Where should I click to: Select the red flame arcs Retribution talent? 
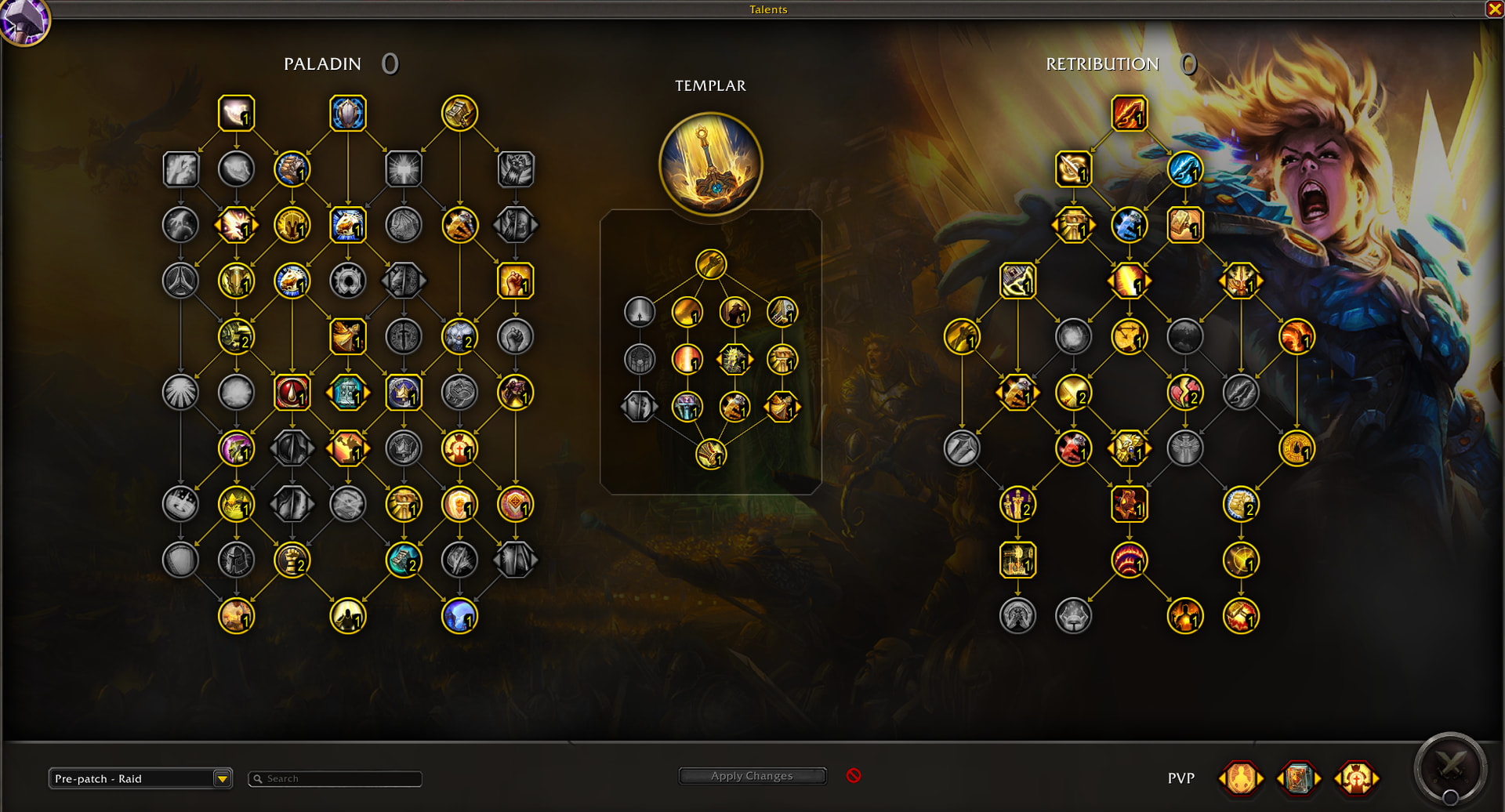1129,560
